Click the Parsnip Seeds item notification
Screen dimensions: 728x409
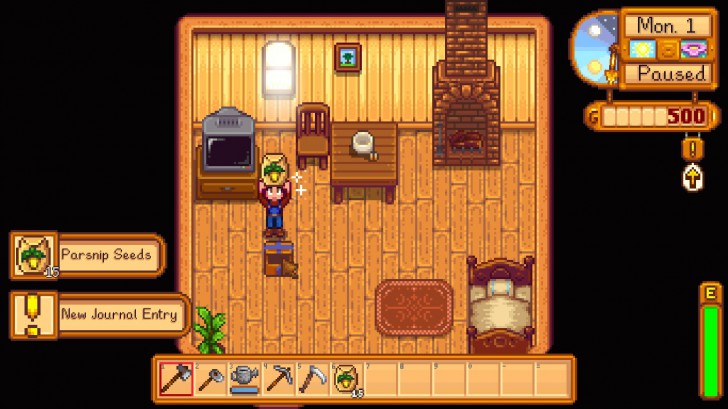(x=86, y=255)
